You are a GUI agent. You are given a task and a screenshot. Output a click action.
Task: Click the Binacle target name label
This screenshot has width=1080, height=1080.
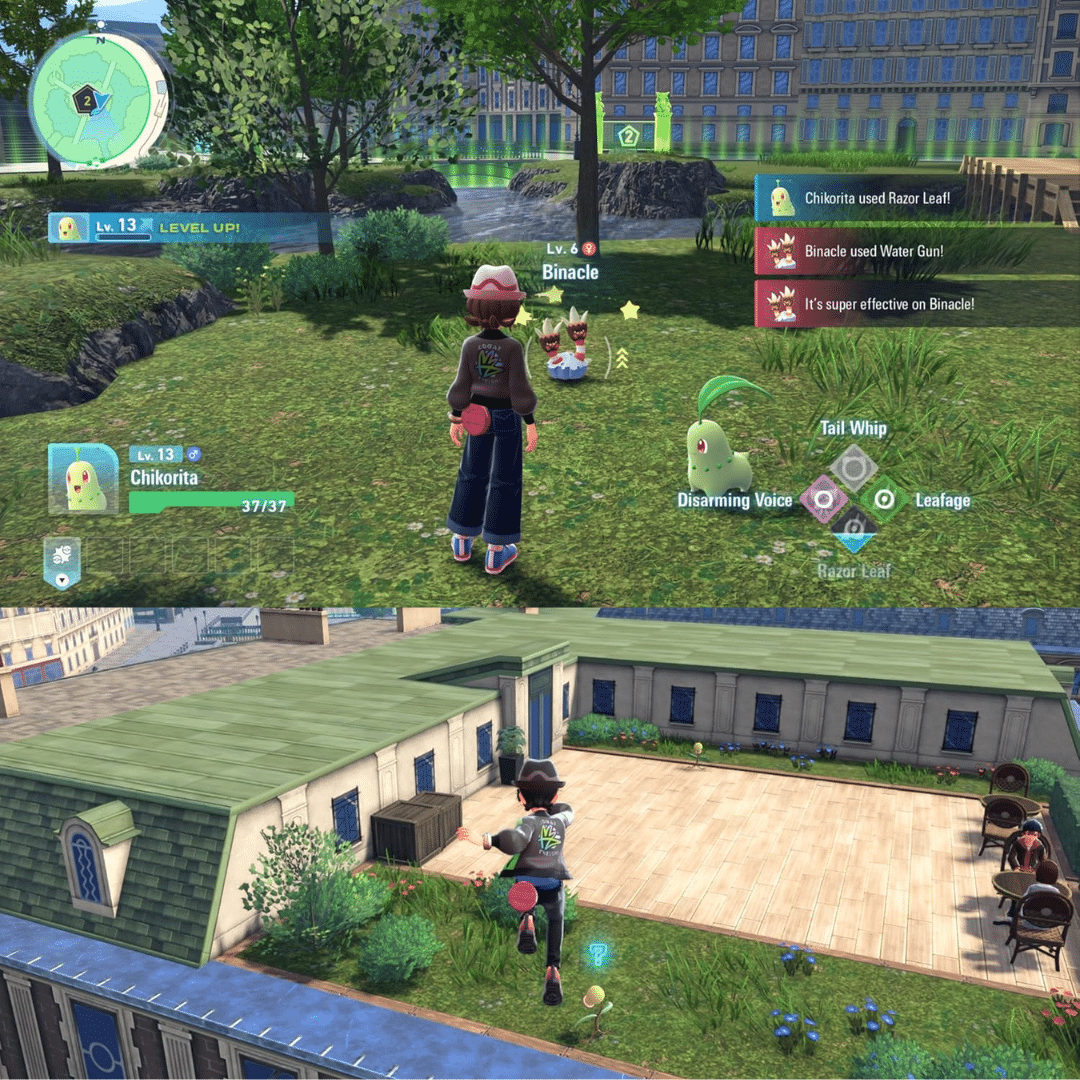pyautogui.click(x=570, y=272)
